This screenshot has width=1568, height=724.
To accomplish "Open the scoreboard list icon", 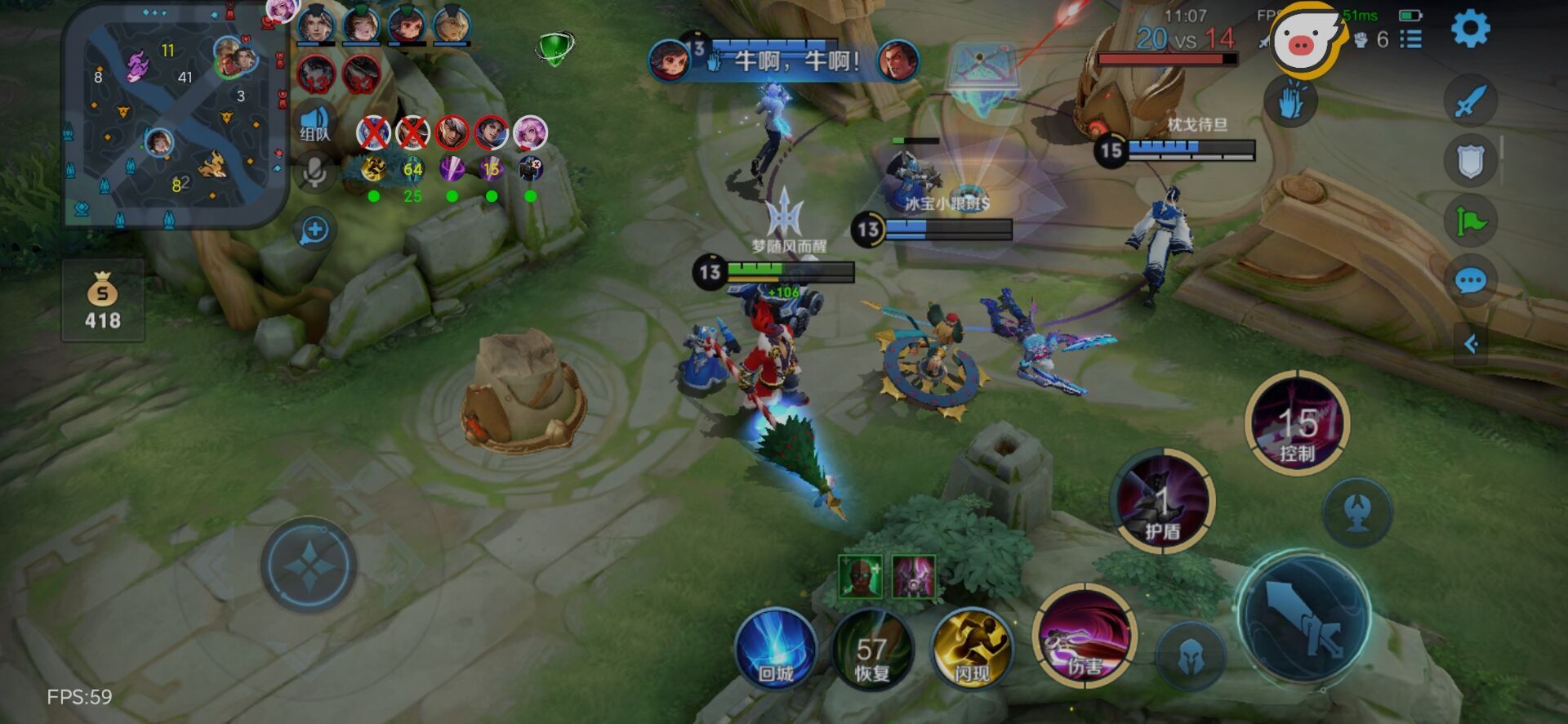I will pos(1410,38).
